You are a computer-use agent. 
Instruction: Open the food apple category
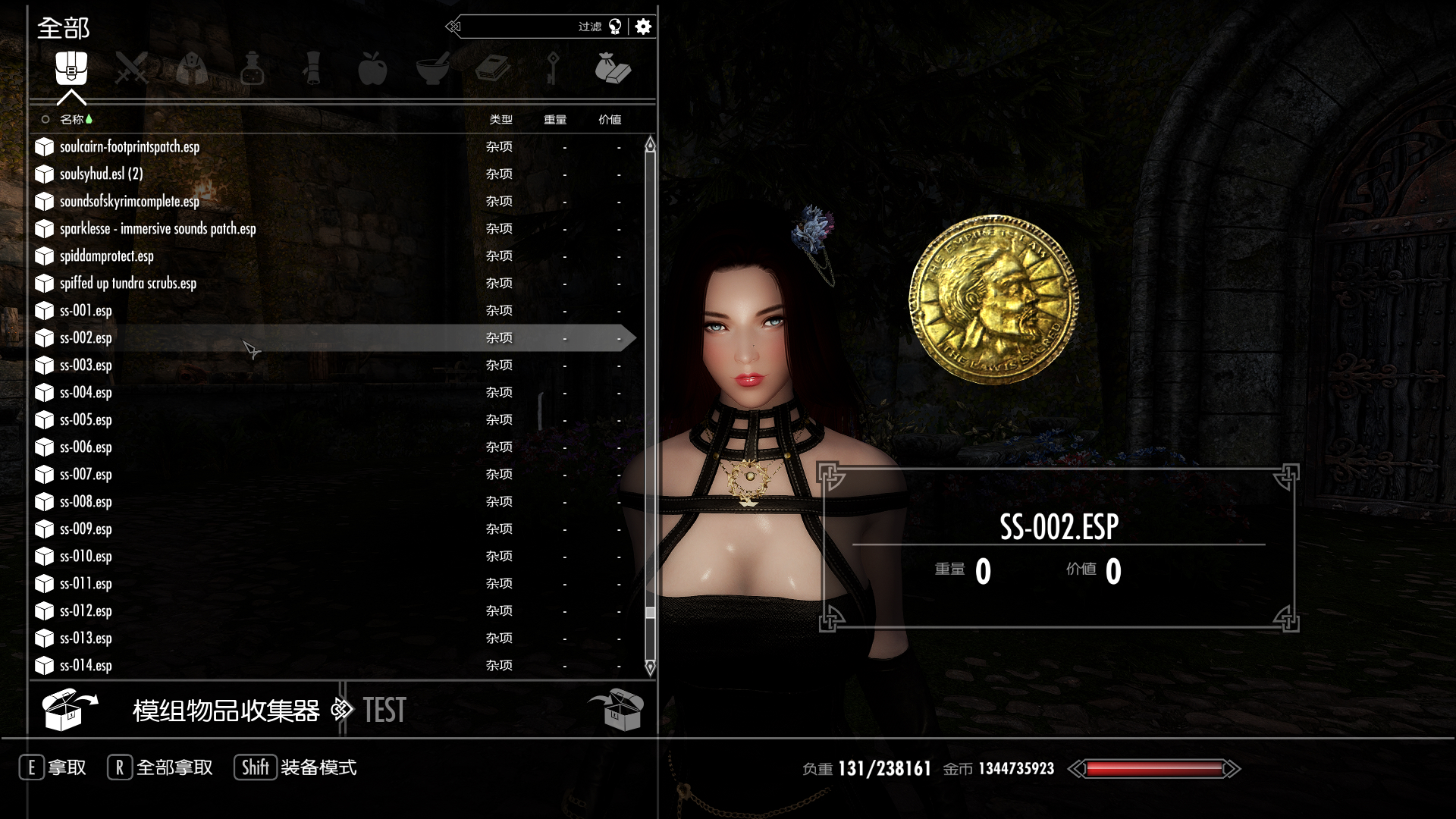pyautogui.click(x=372, y=69)
